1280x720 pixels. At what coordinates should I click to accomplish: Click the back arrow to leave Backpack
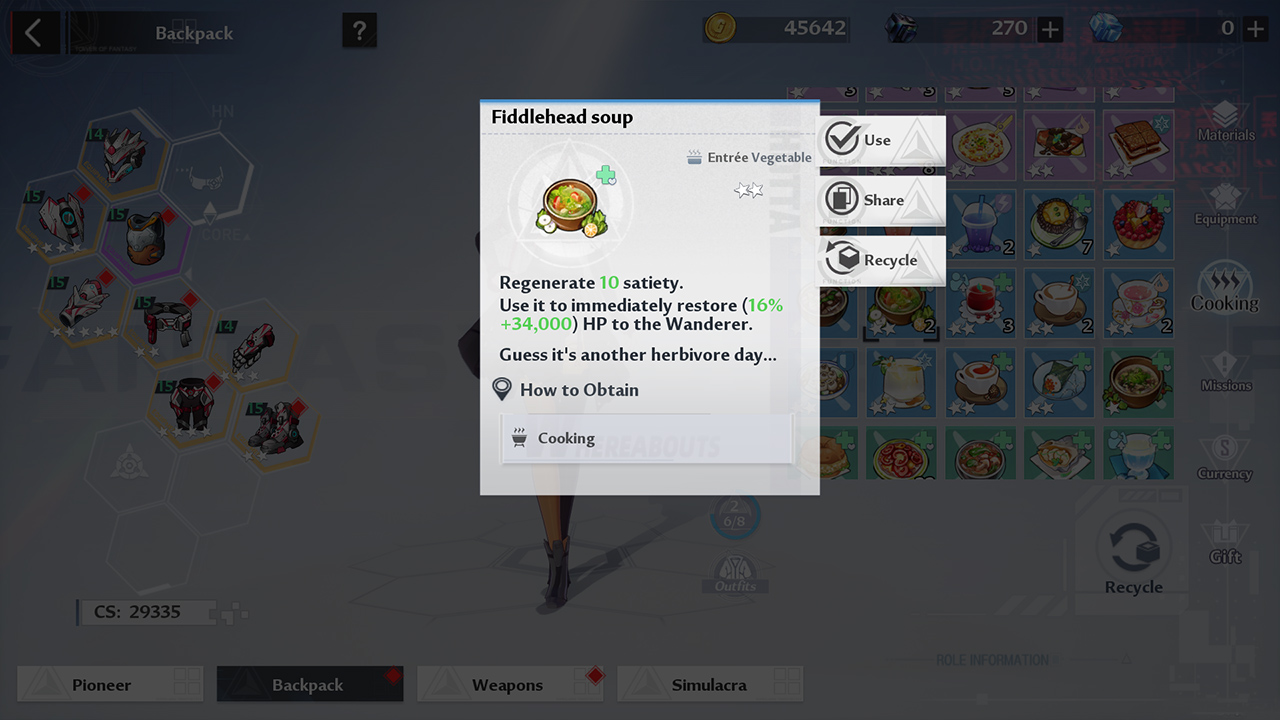35,32
